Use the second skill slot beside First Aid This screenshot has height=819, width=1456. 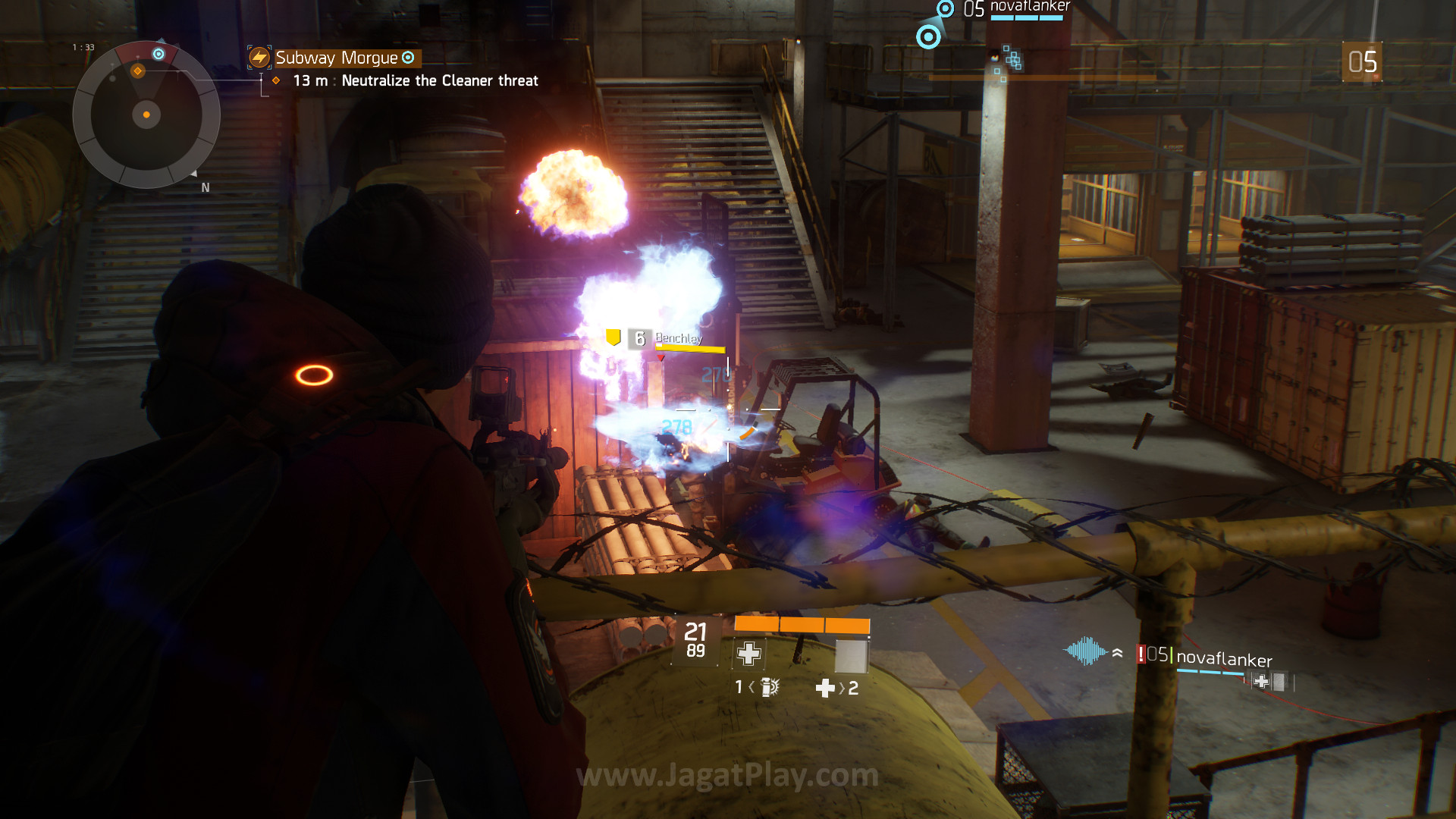851,655
